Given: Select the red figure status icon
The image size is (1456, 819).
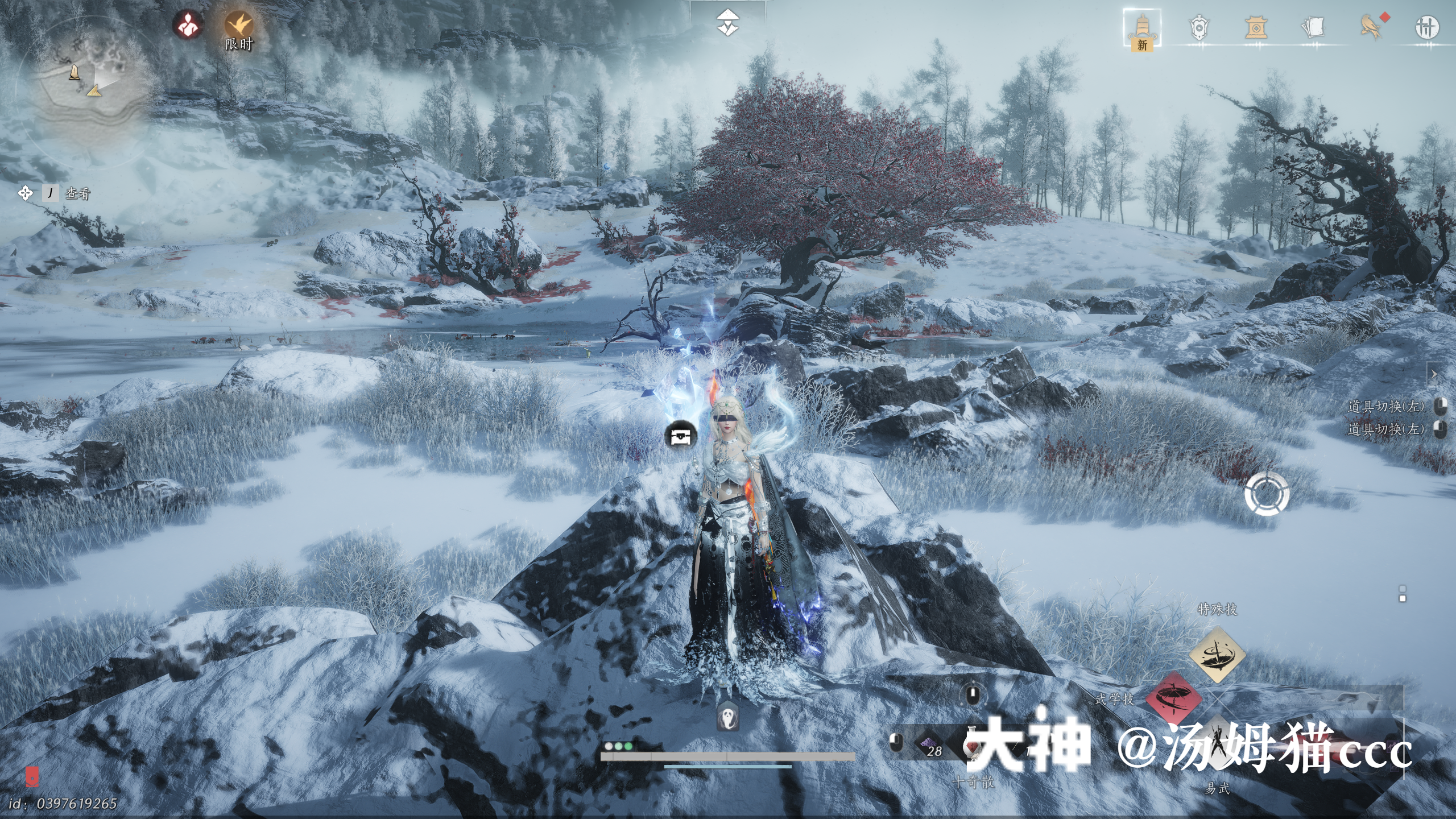Looking at the screenshot, I should click(x=188, y=25).
